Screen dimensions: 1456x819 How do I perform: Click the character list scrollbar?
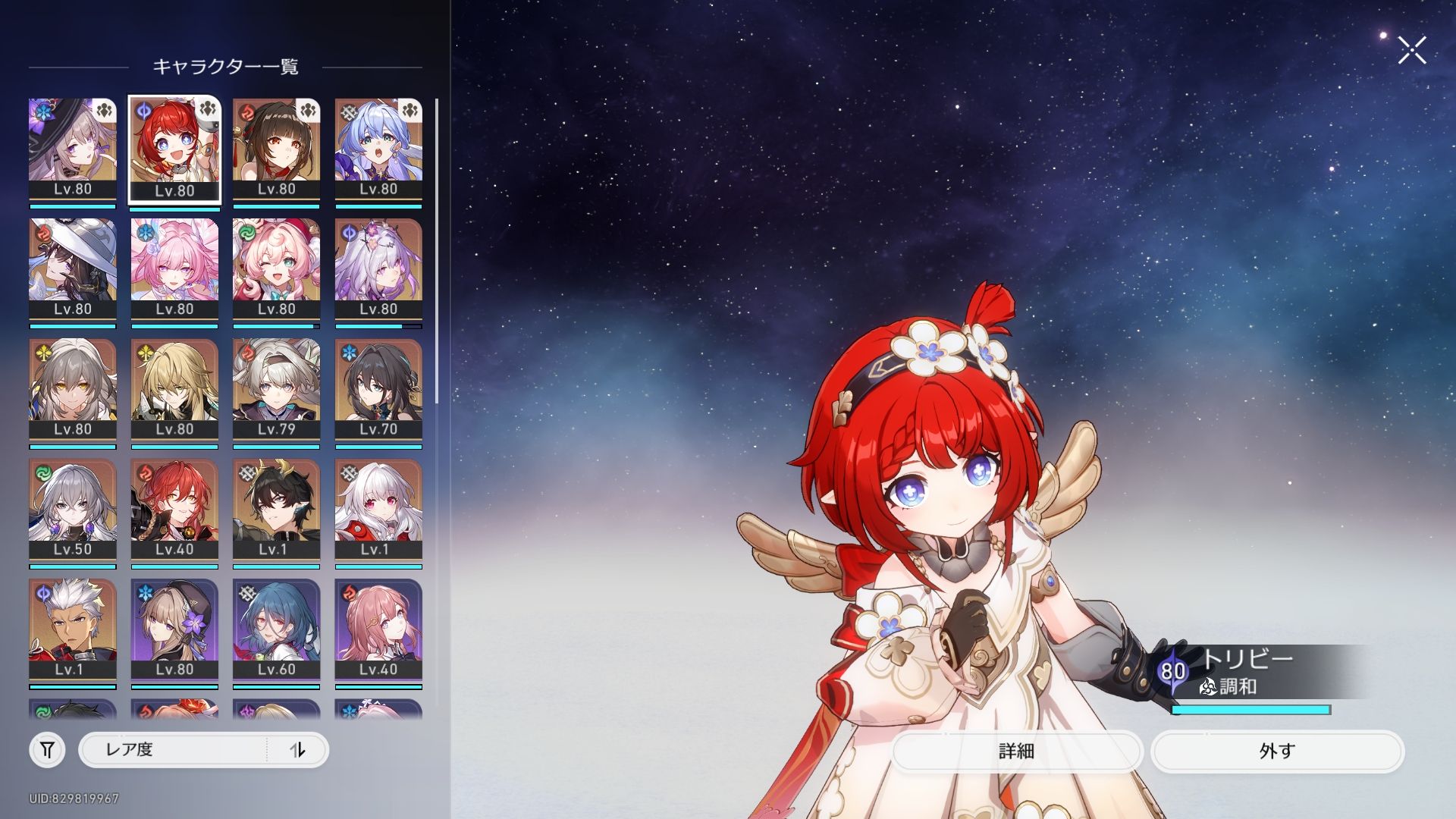click(437, 250)
